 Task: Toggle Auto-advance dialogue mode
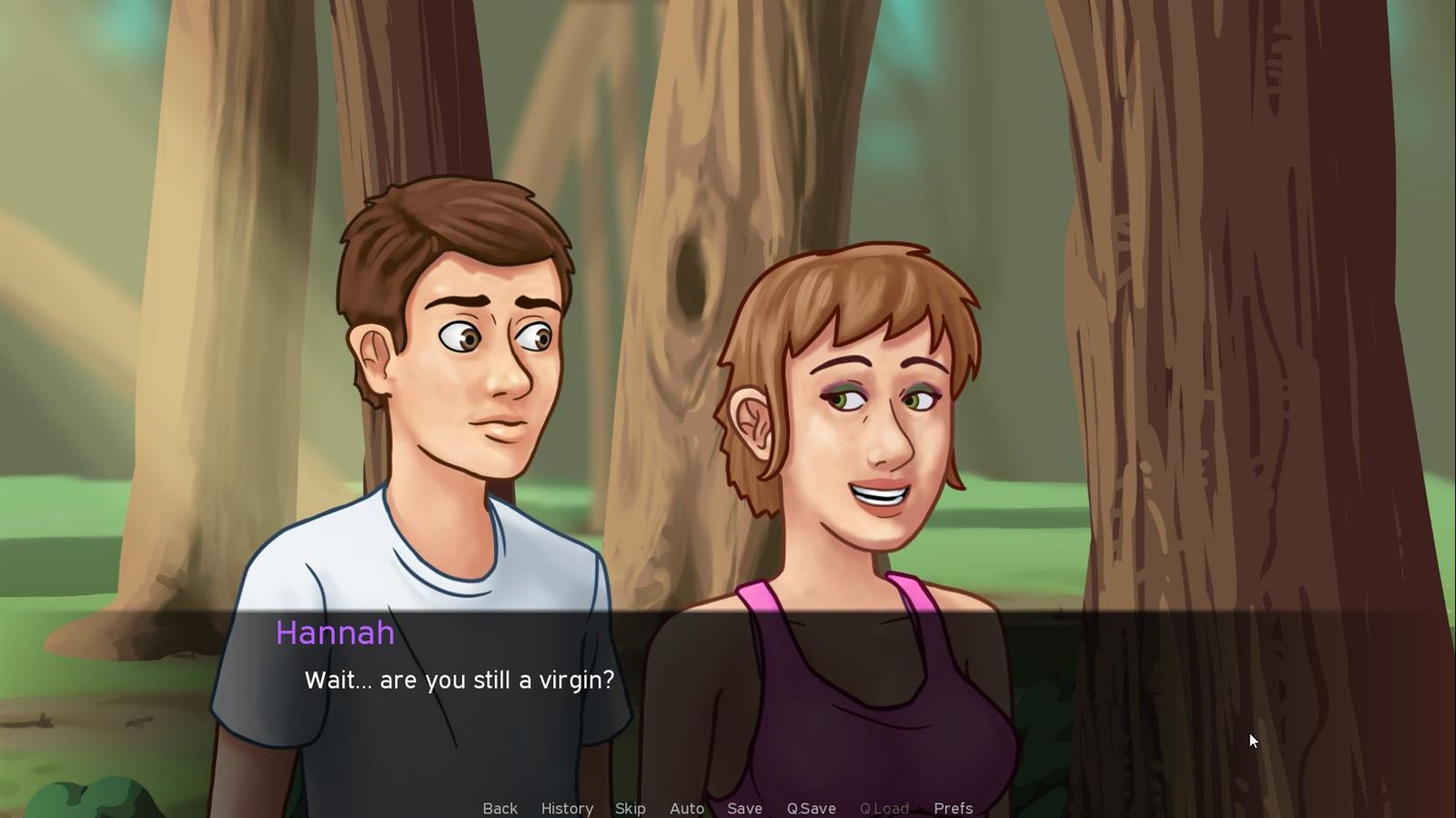coord(687,808)
